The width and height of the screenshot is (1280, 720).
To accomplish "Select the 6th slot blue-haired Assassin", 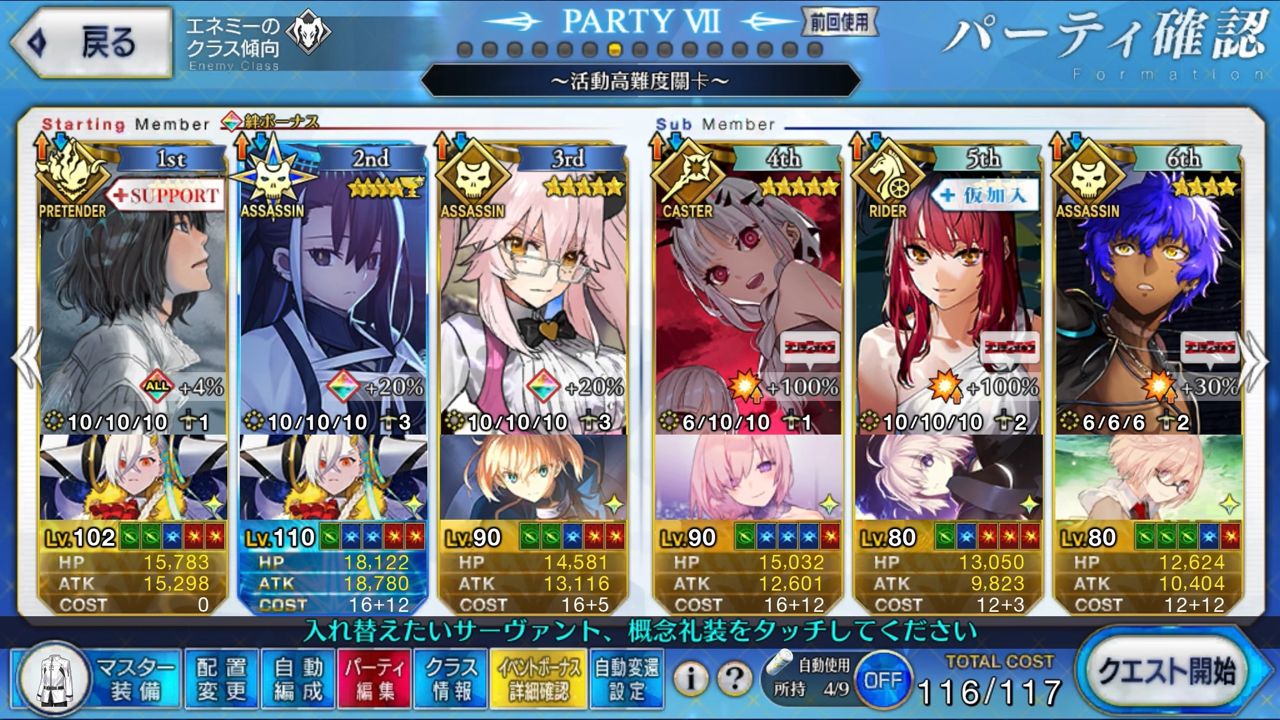I will coord(1148,300).
